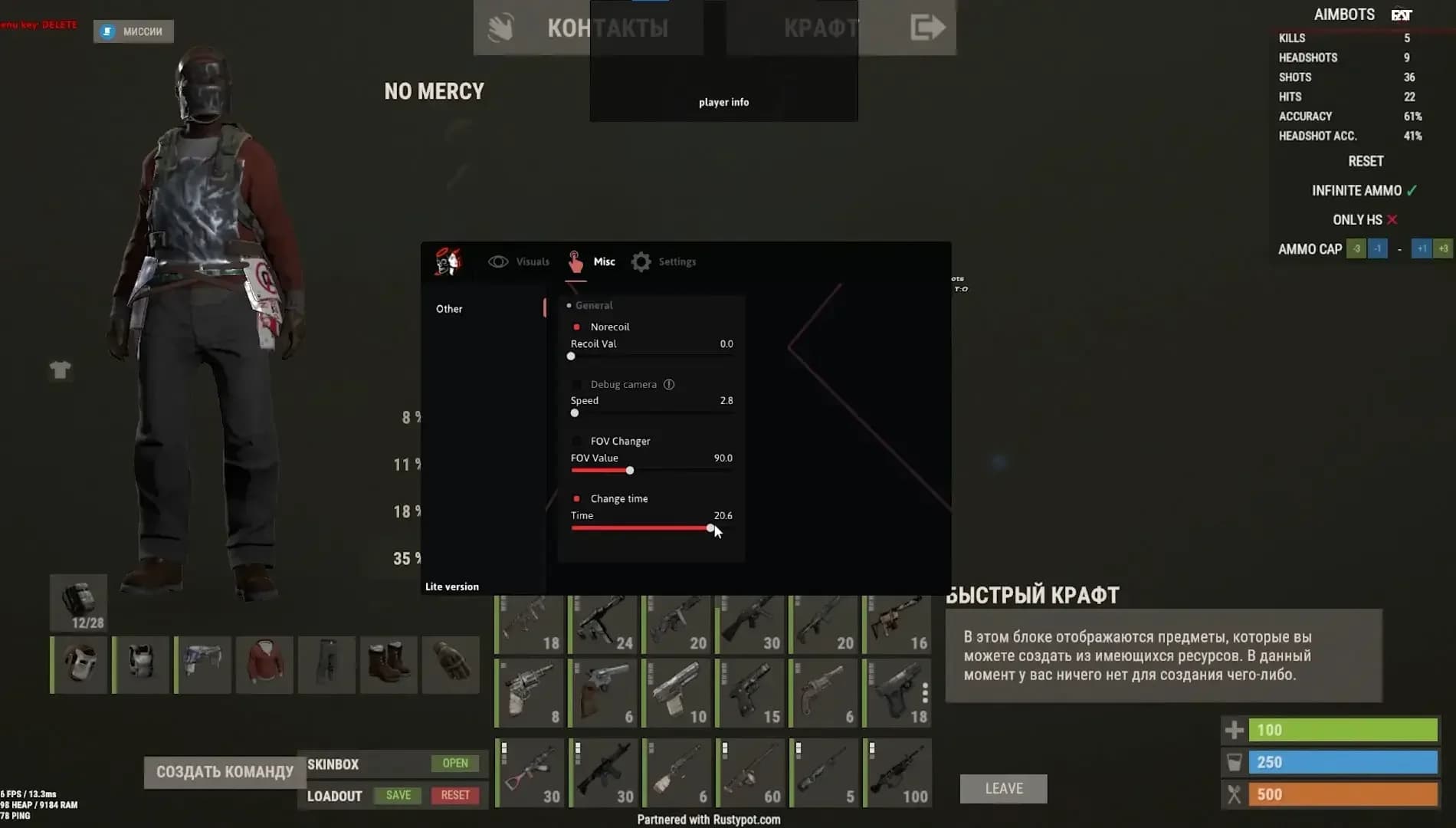This screenshot has height=828, width=1456.
Task: Click the info icon next to Debug camera
Action: (x=671, y=384)
